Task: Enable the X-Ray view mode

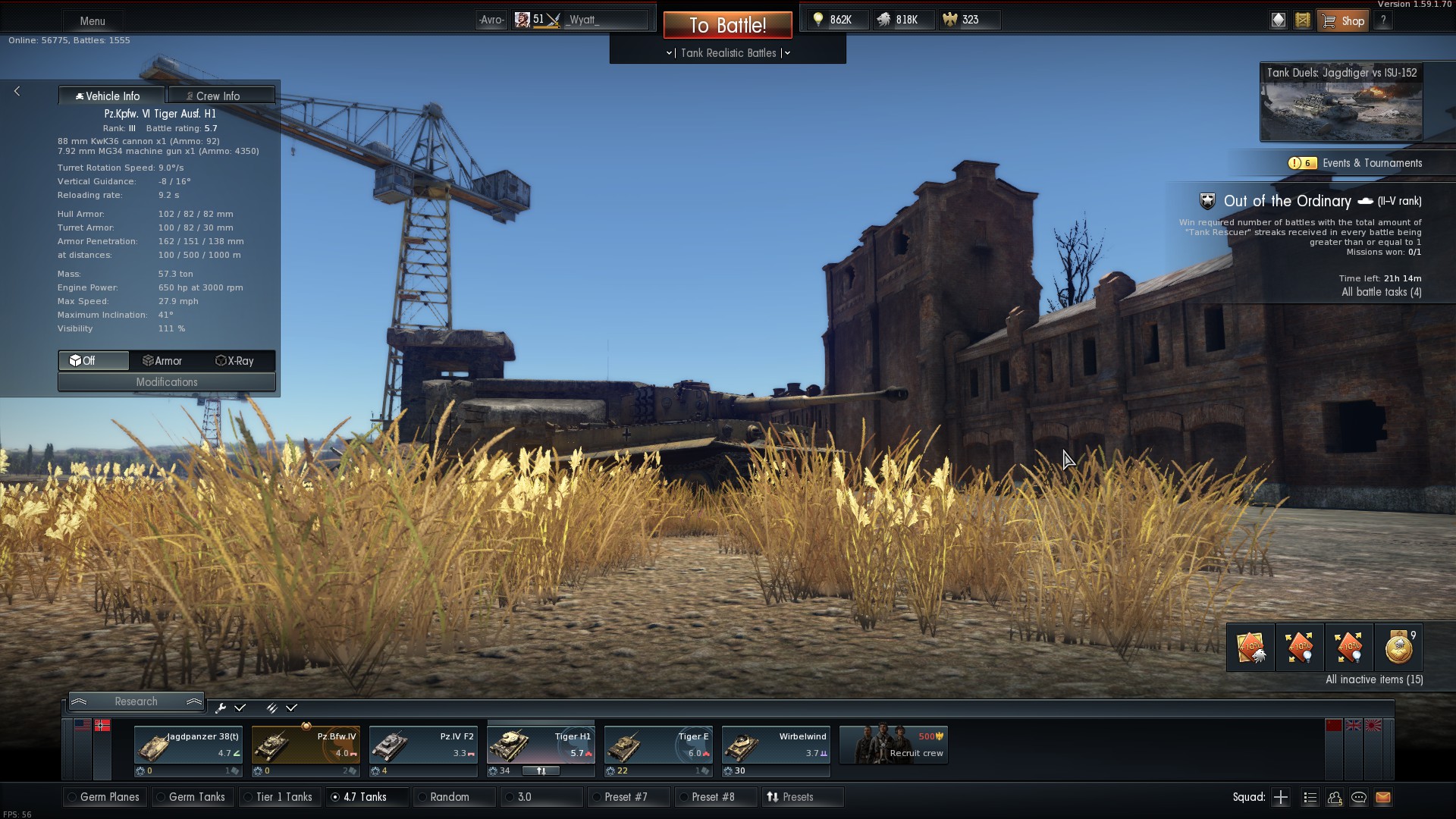Action: (x=235, y=361)
